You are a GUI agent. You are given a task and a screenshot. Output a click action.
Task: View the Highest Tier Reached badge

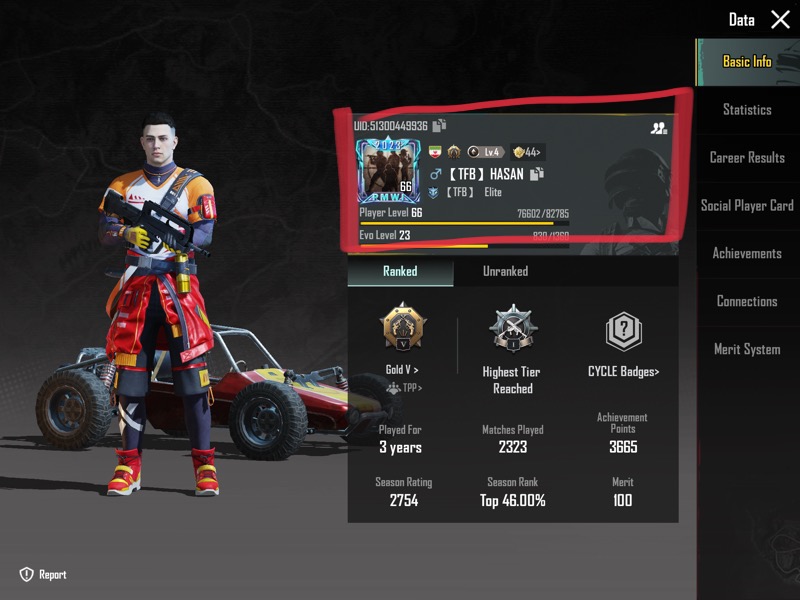513,330
